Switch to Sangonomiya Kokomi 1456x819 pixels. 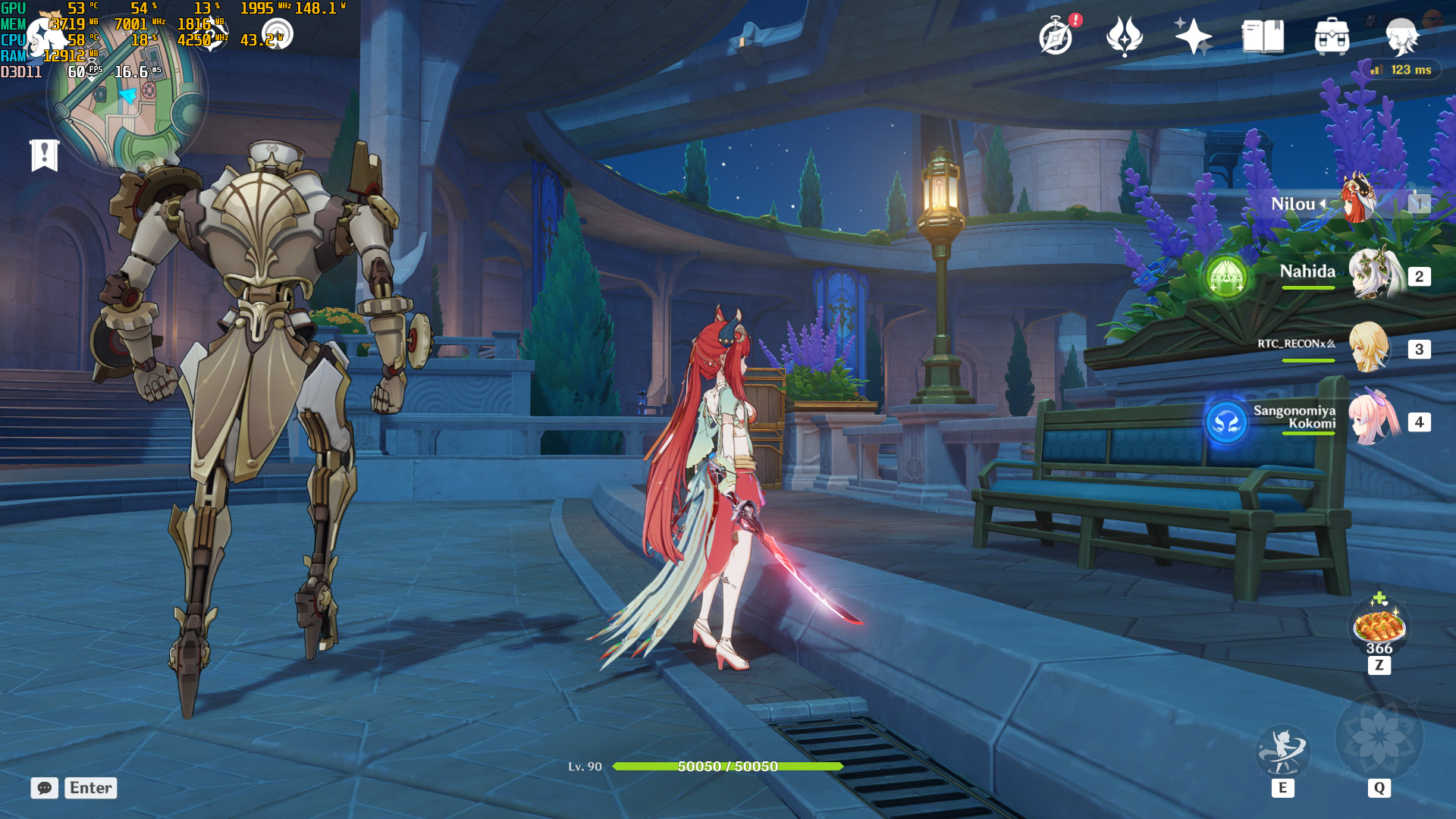tap(1373, 419)
